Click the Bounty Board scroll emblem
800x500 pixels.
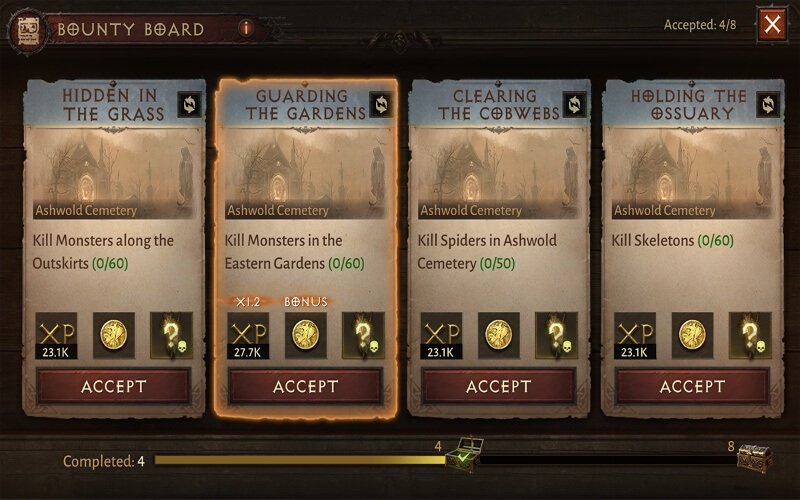click(x=24, y=30)
